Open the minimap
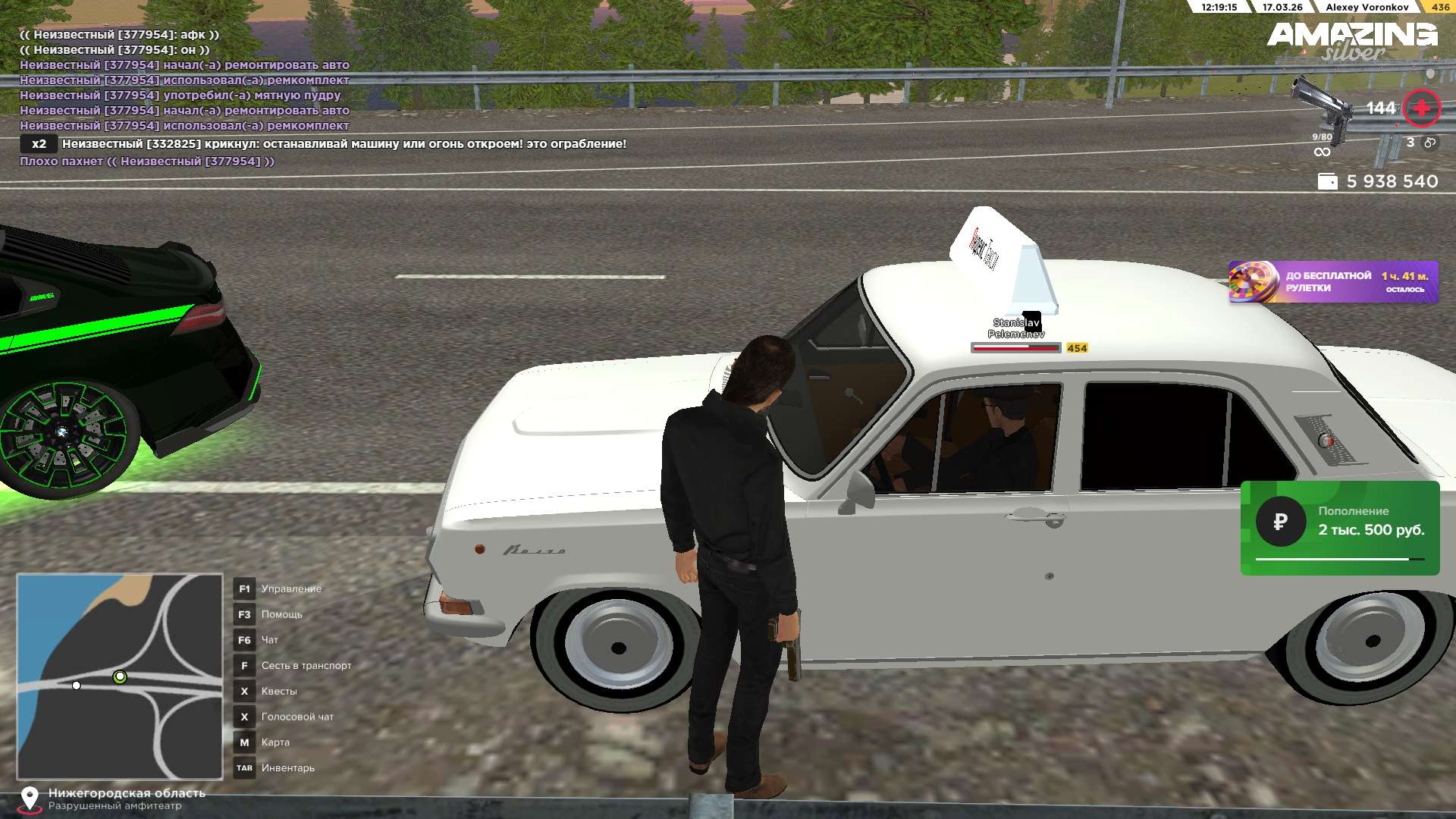Image resolution: width=1456 pixels, height=819 pixels. click(x=120, y=676)
